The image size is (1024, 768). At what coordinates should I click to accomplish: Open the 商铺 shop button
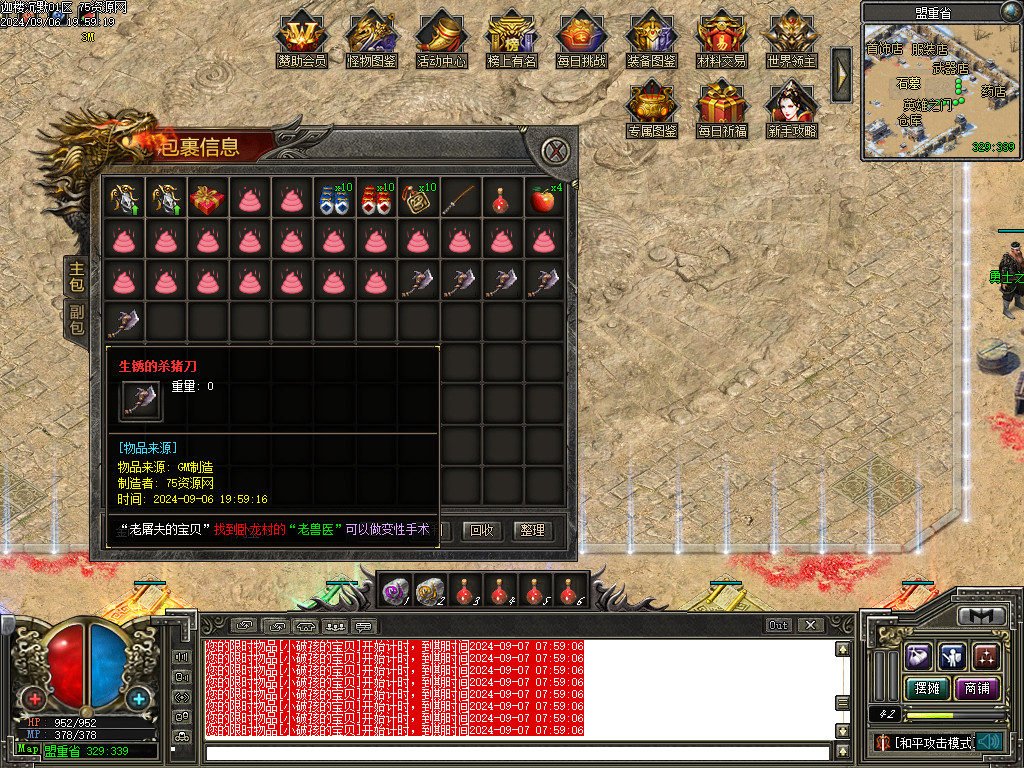pos(977,688)
